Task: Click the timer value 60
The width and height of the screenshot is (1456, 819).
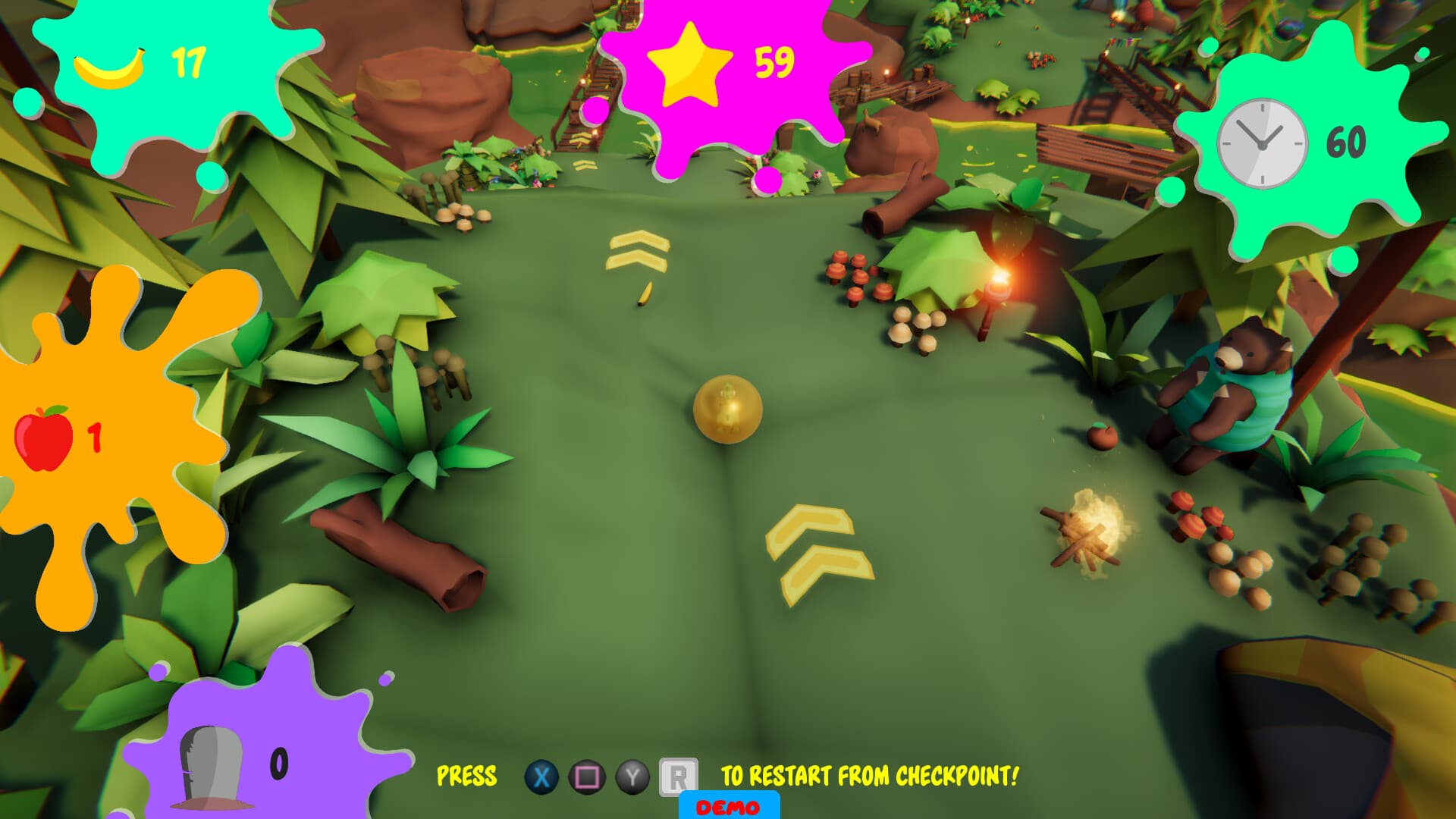Action: pos(1346,141)
